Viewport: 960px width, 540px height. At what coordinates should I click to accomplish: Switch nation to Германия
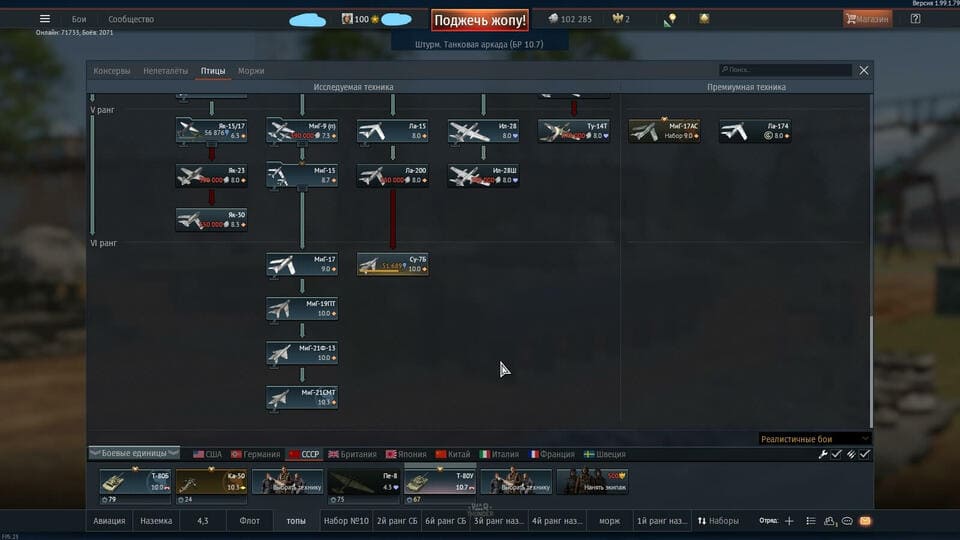[x=259, y=454]
